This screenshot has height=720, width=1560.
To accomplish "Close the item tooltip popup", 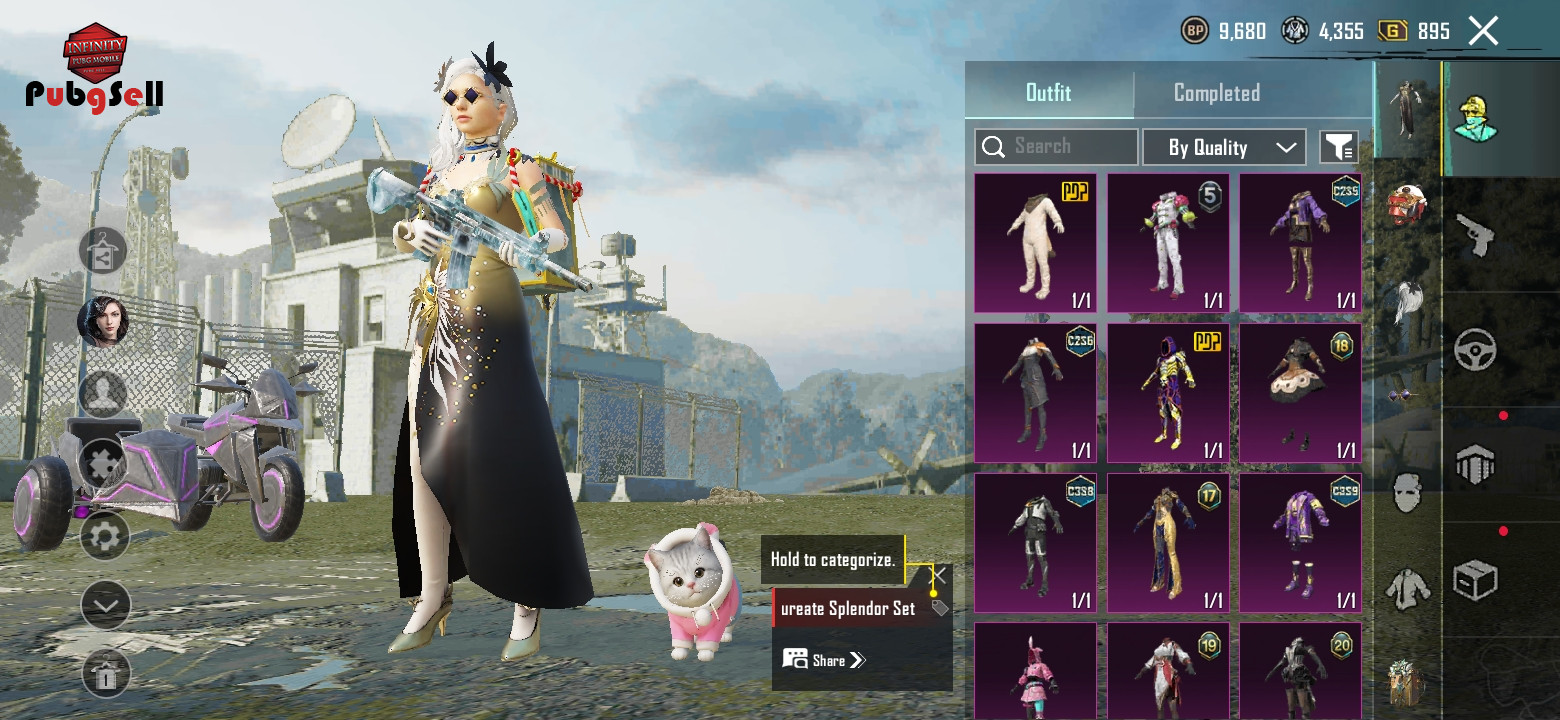I will (x=939, y=575).
